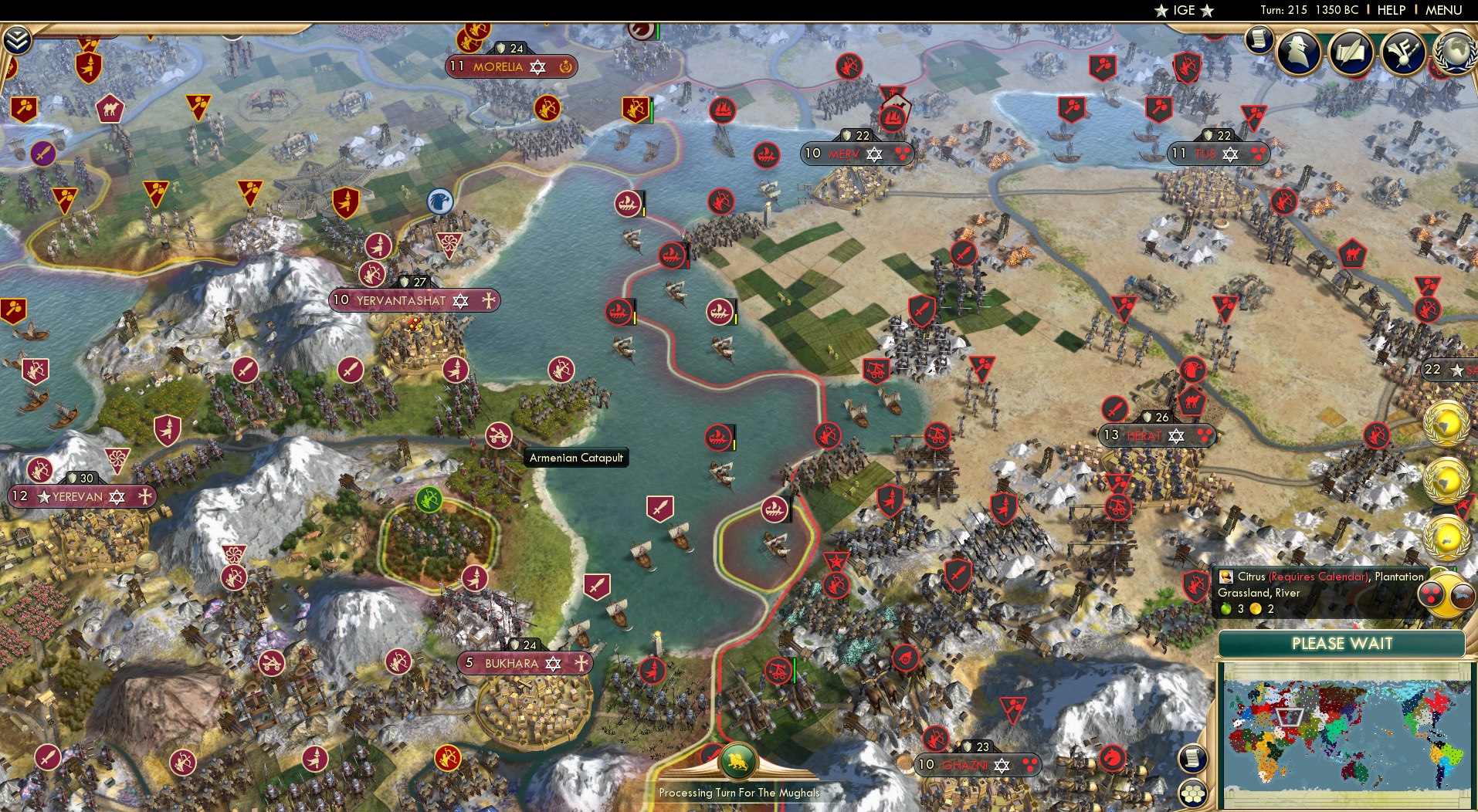Launch the IGE editor button

[x=1184, y=10]
